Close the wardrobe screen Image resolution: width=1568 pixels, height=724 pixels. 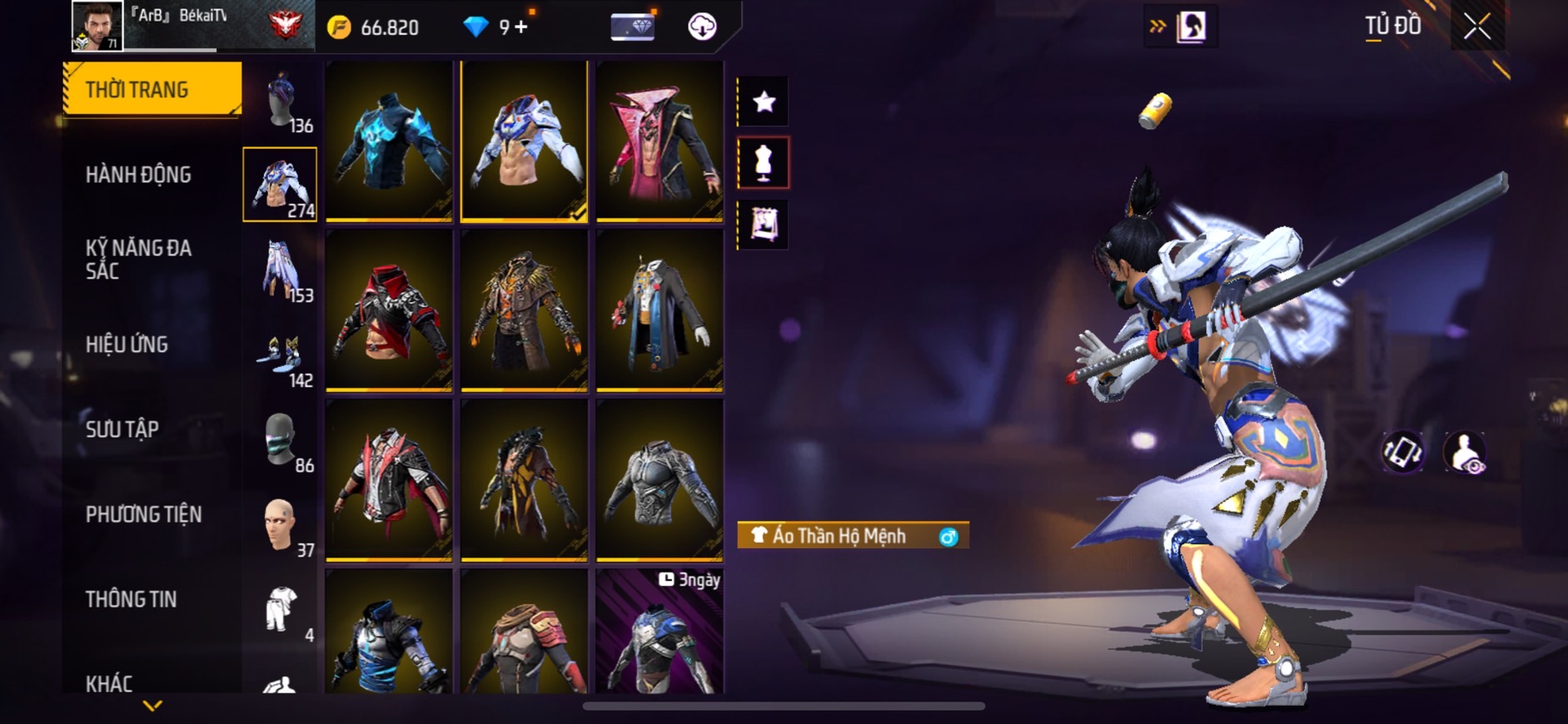[1476, 27]
